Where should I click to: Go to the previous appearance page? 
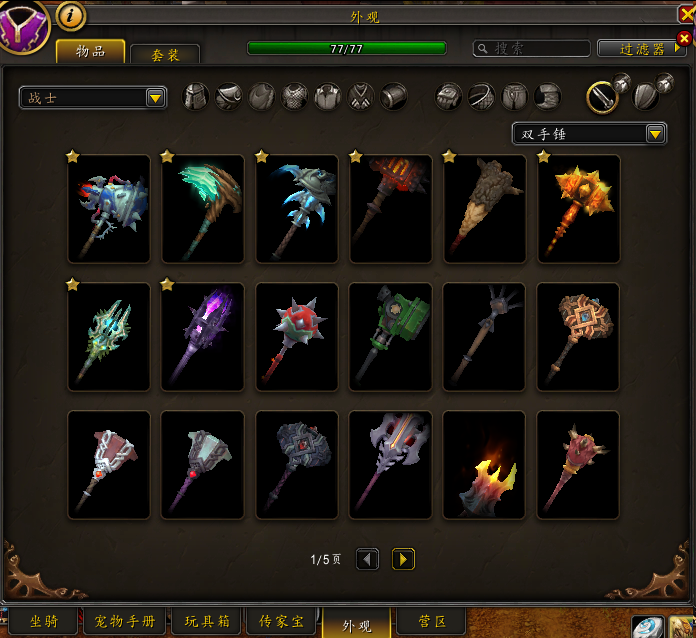(x=368, y=559)
